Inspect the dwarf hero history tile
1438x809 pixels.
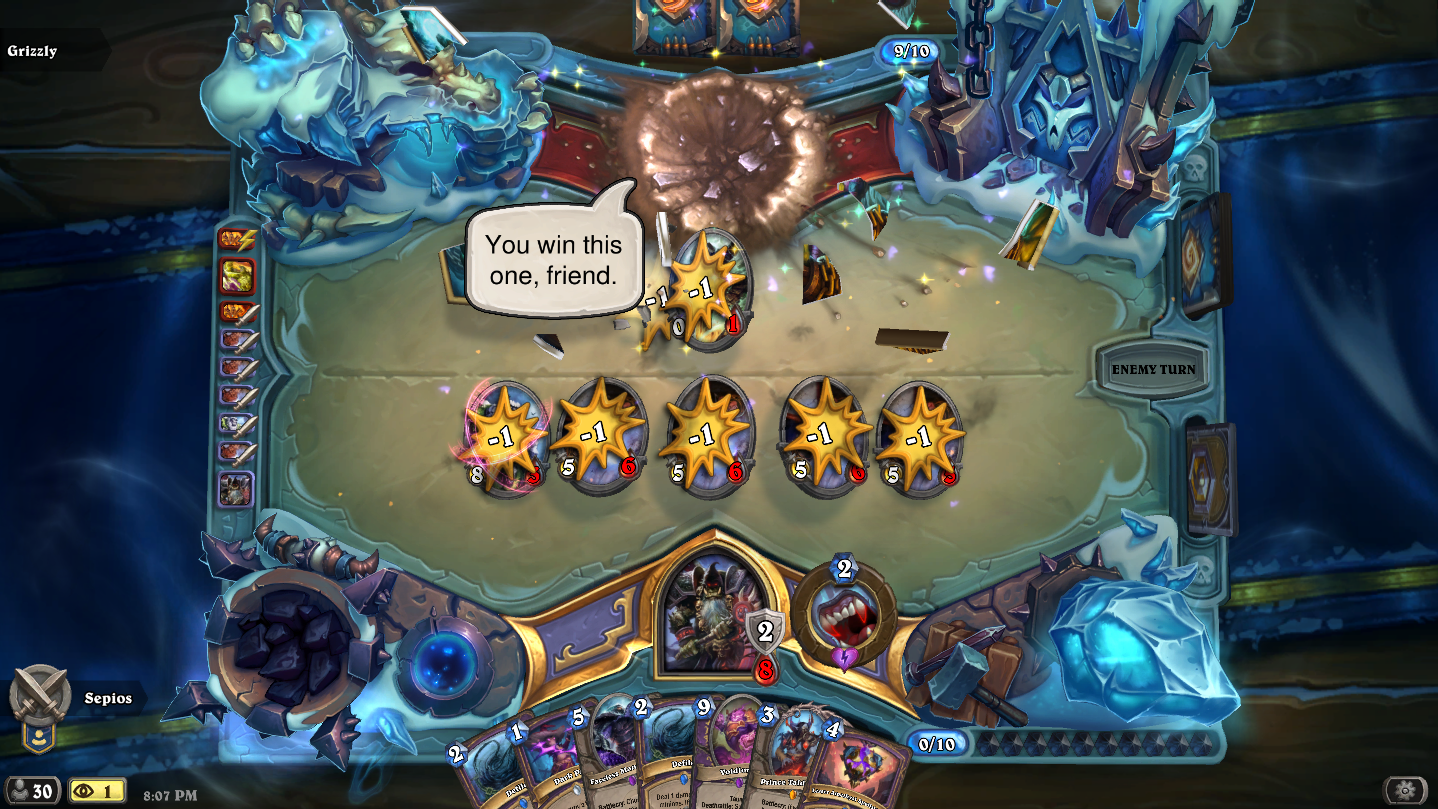[238, 489]
